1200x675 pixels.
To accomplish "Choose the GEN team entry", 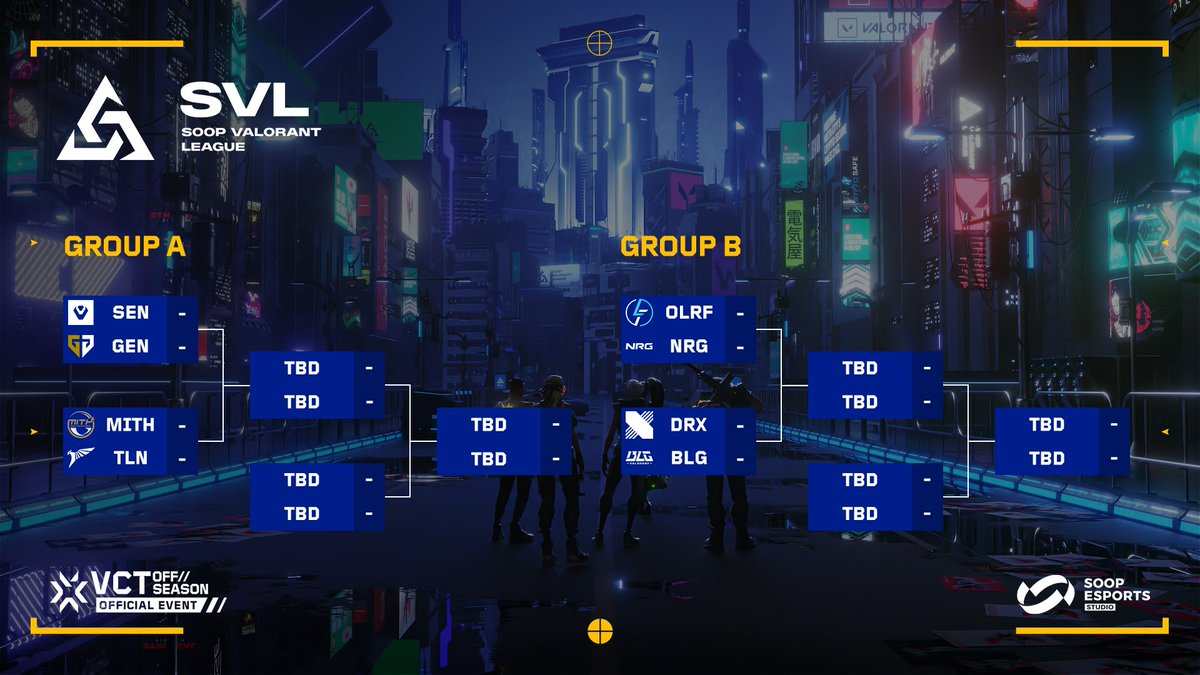I will coord(130,347).
